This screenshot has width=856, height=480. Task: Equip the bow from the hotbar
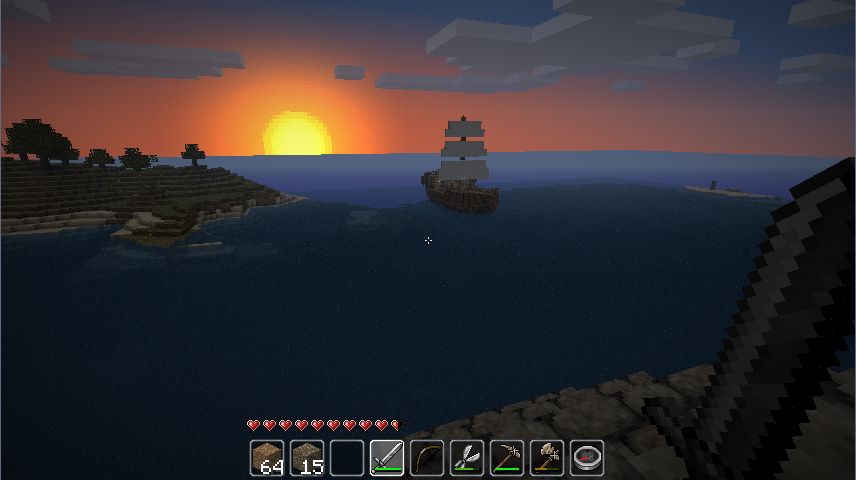427,458
